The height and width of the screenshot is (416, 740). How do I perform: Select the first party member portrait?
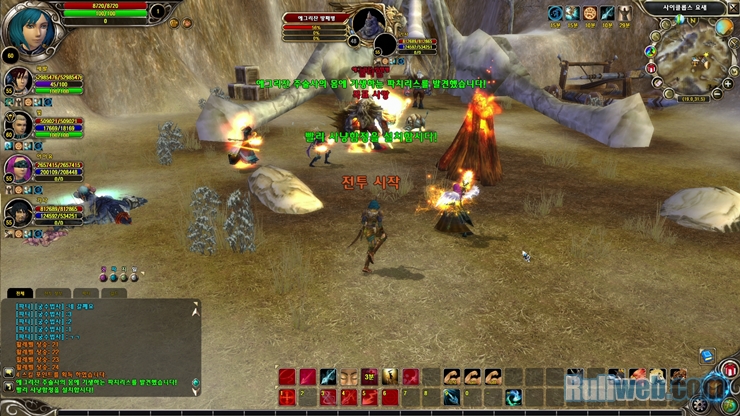[x=19, y=82]
